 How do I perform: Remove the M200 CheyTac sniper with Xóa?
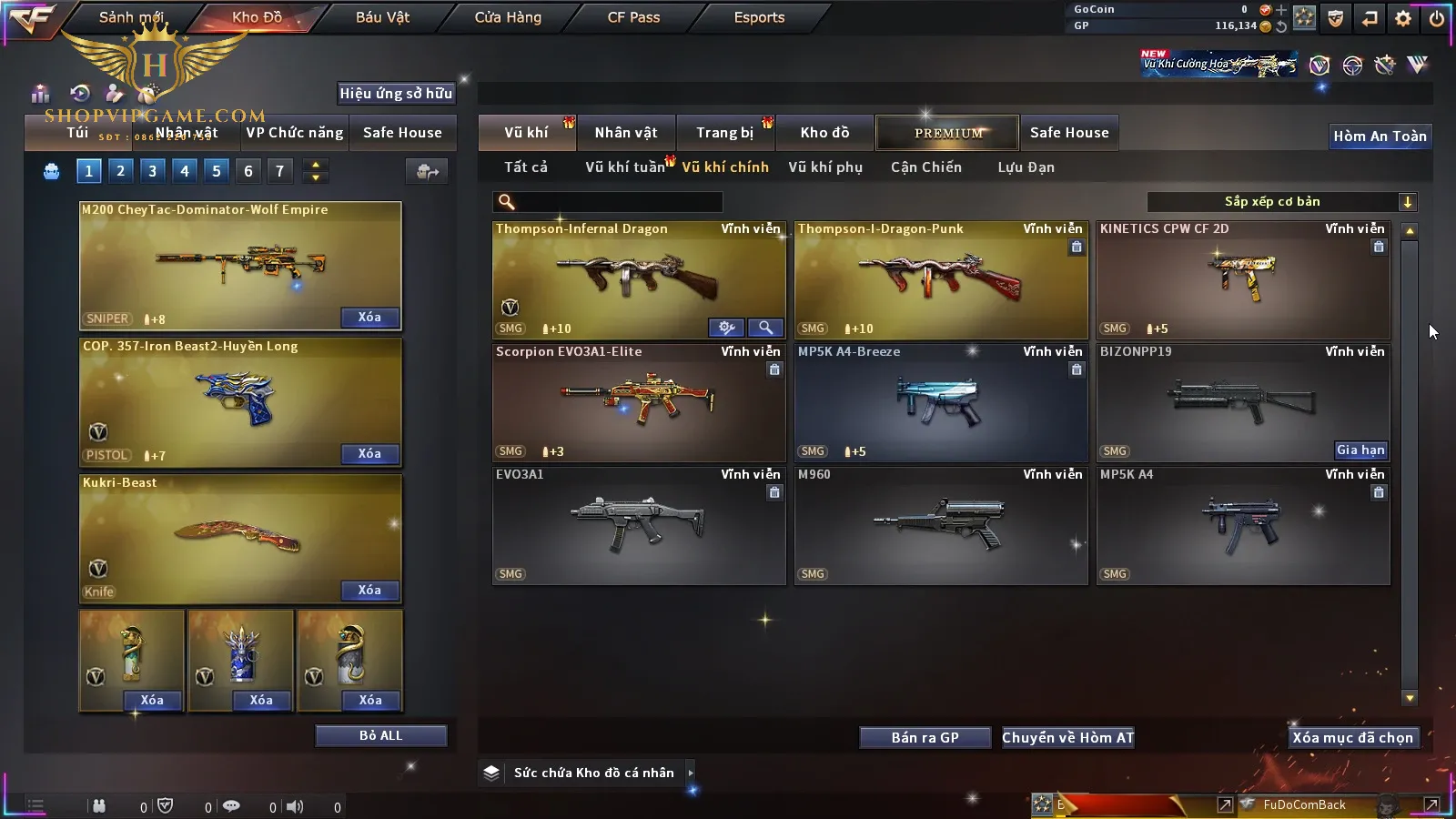point(369,318)
